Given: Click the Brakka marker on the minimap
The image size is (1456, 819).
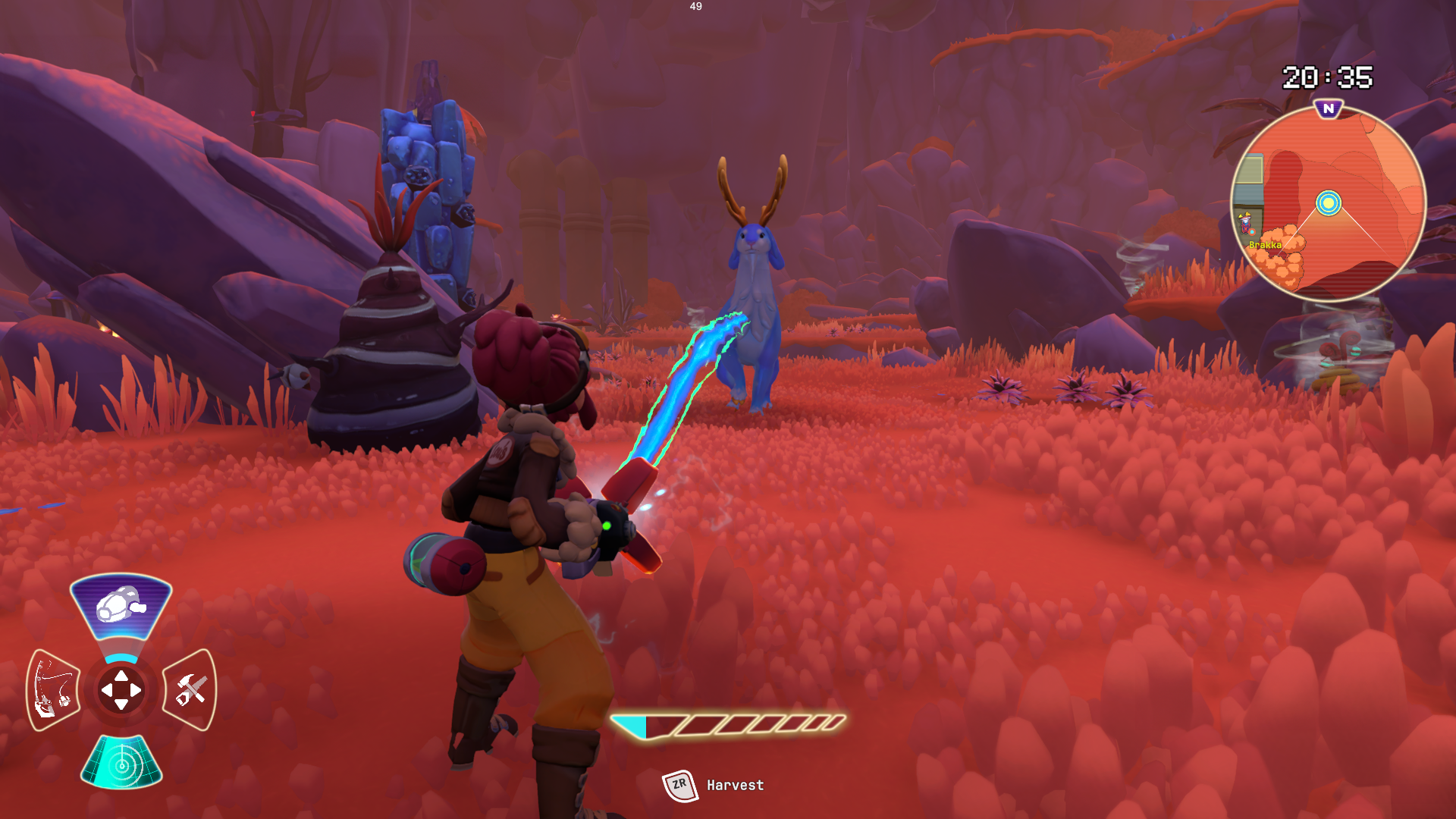Looking at the screenshot, I should (x=1264, y=244).
